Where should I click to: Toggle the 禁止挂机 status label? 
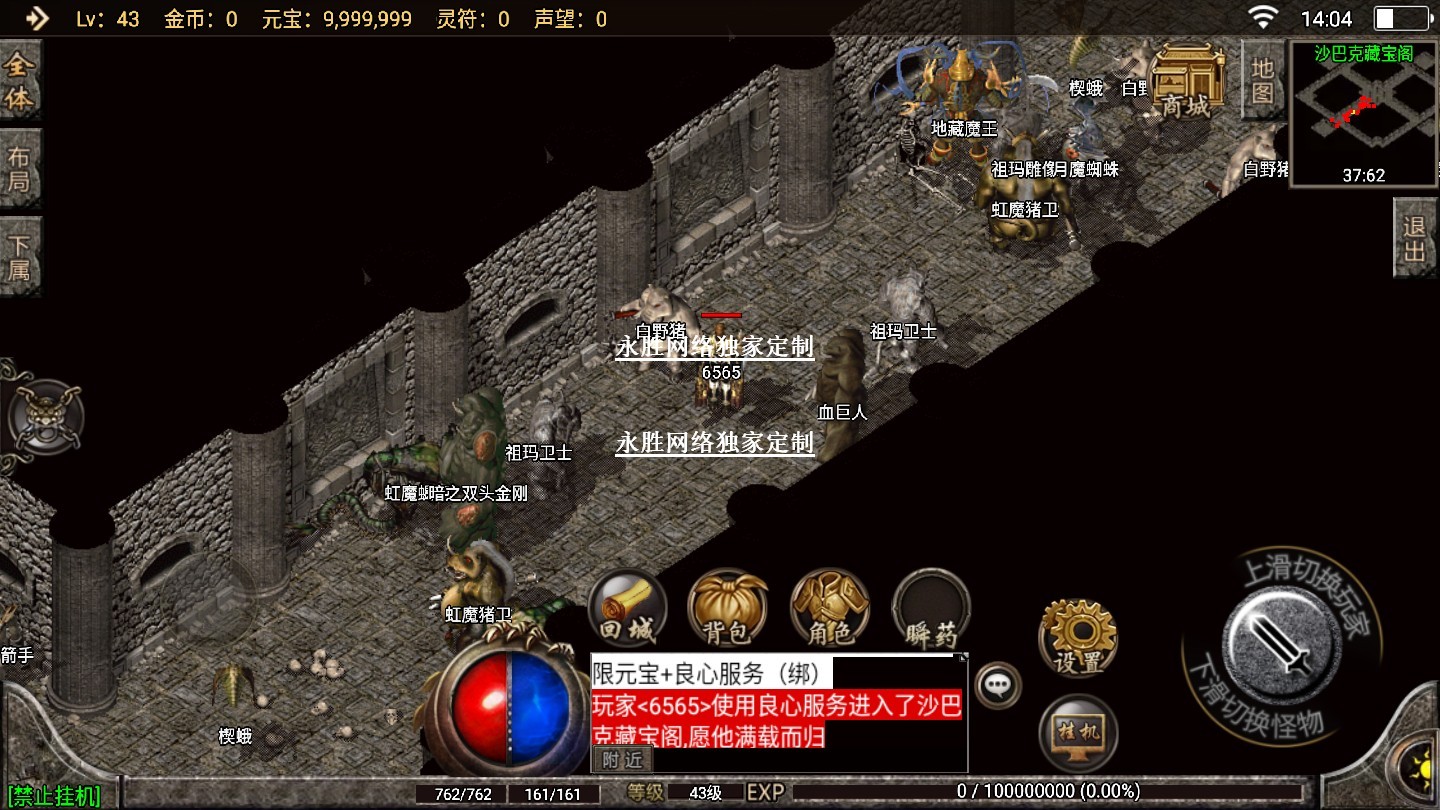[54, 796]
